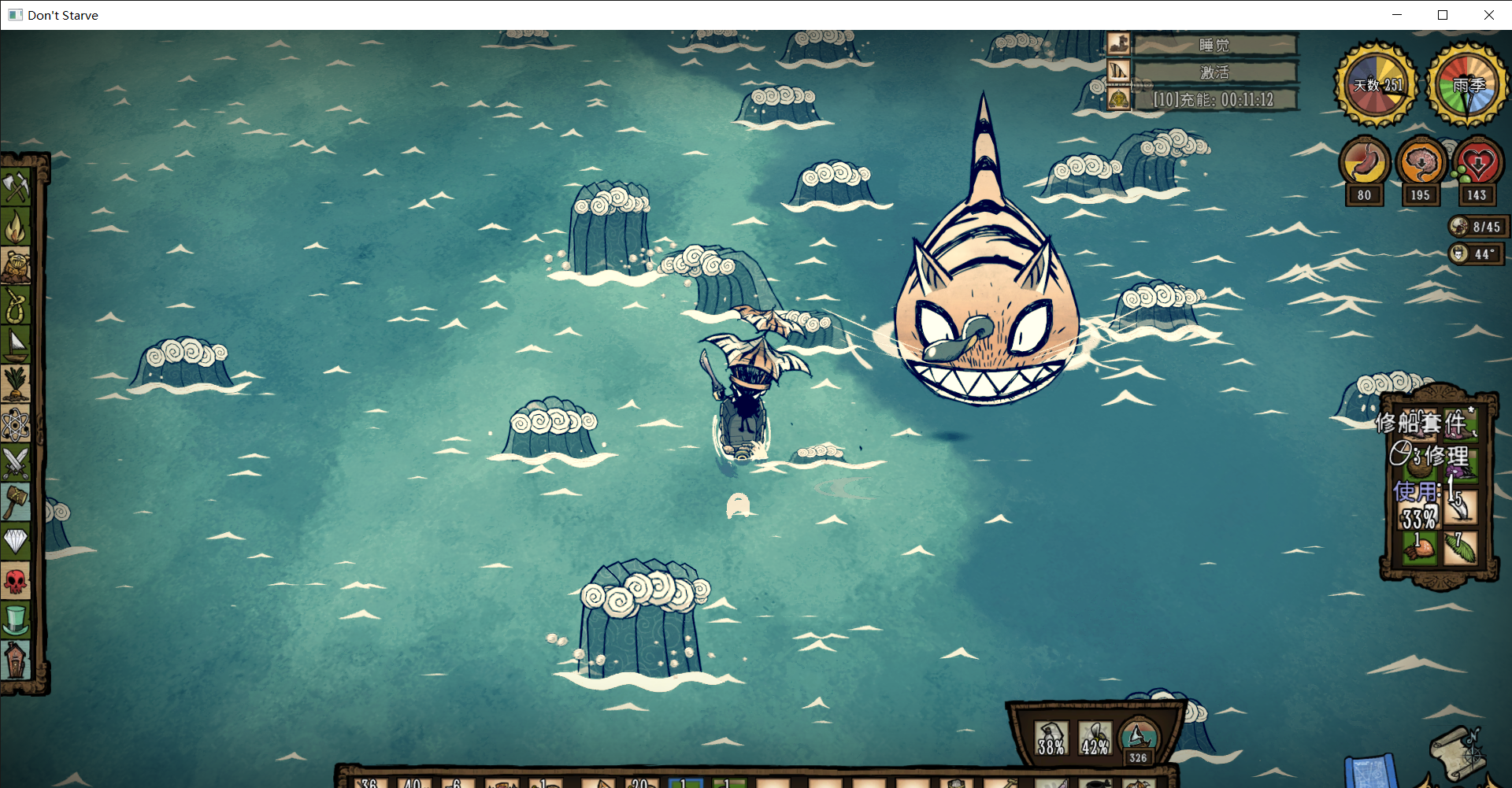Switch to the Magic red skull tab
This screenshot has width=1512, height=788.
(16, 582)
